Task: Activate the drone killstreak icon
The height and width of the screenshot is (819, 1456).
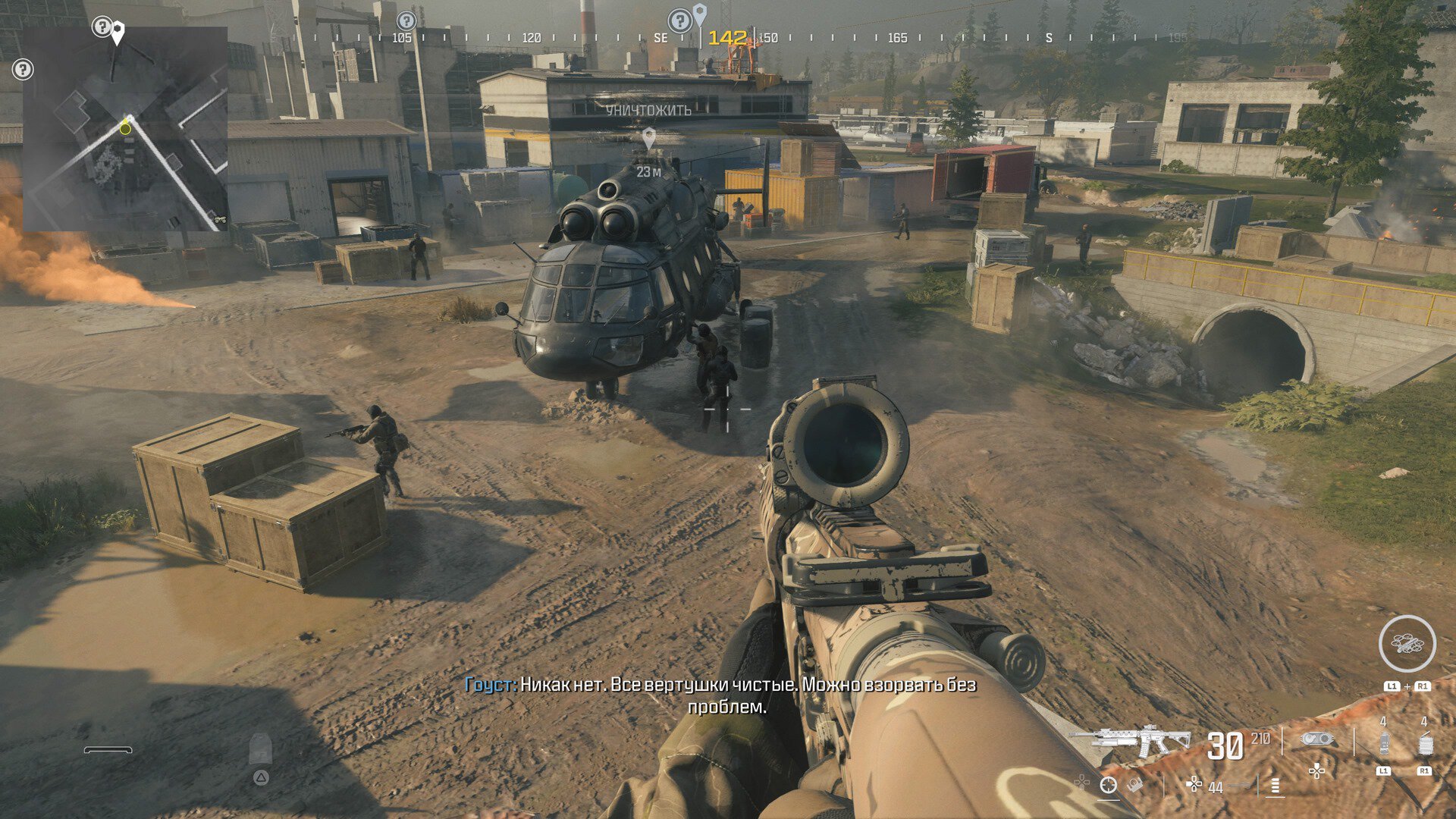Action: click(x=1407, y=644)
